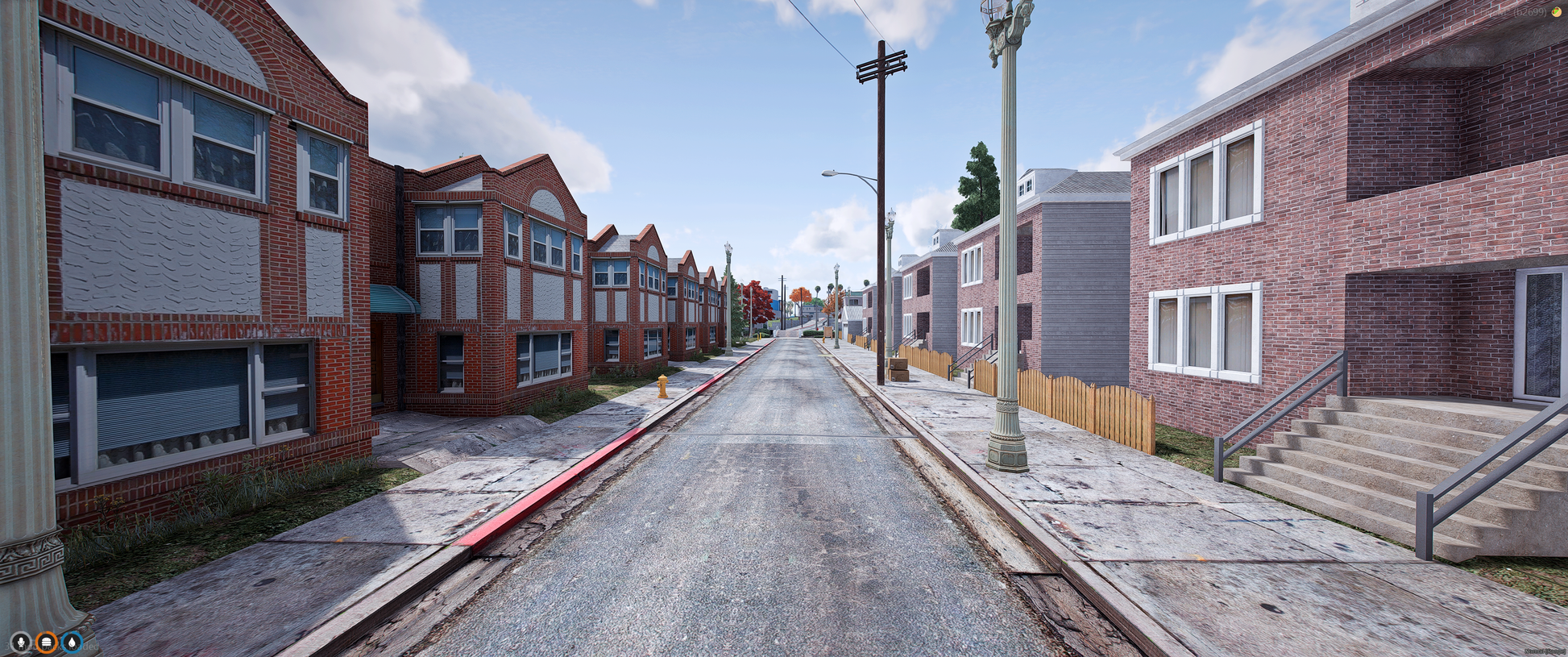Image resolution: width=1568 pixels, height=657 pixels.
Task: Click the blue water drop thirst icon
Action: [72, 642]
